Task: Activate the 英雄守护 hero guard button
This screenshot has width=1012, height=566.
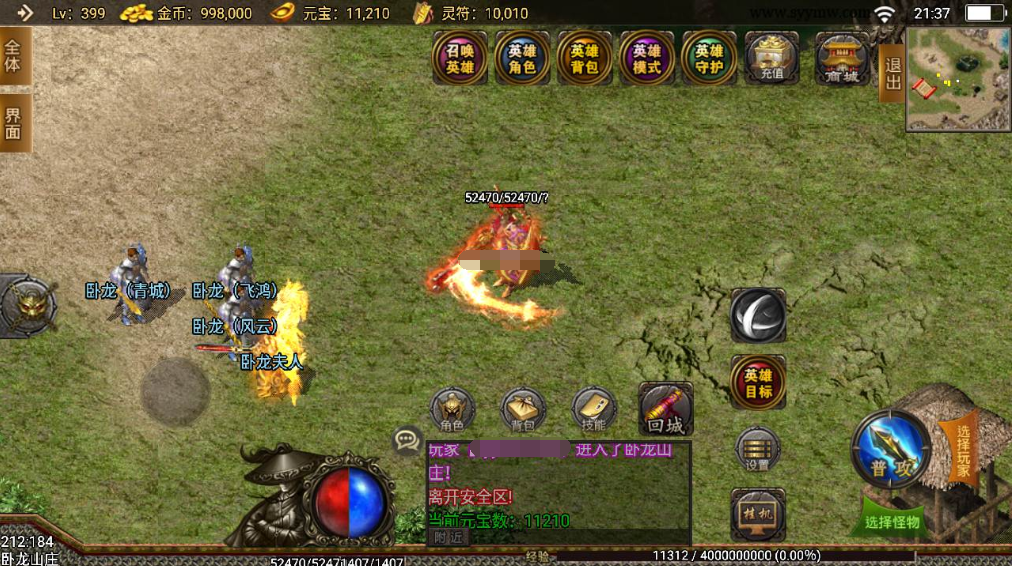Action: coord(709,58)
